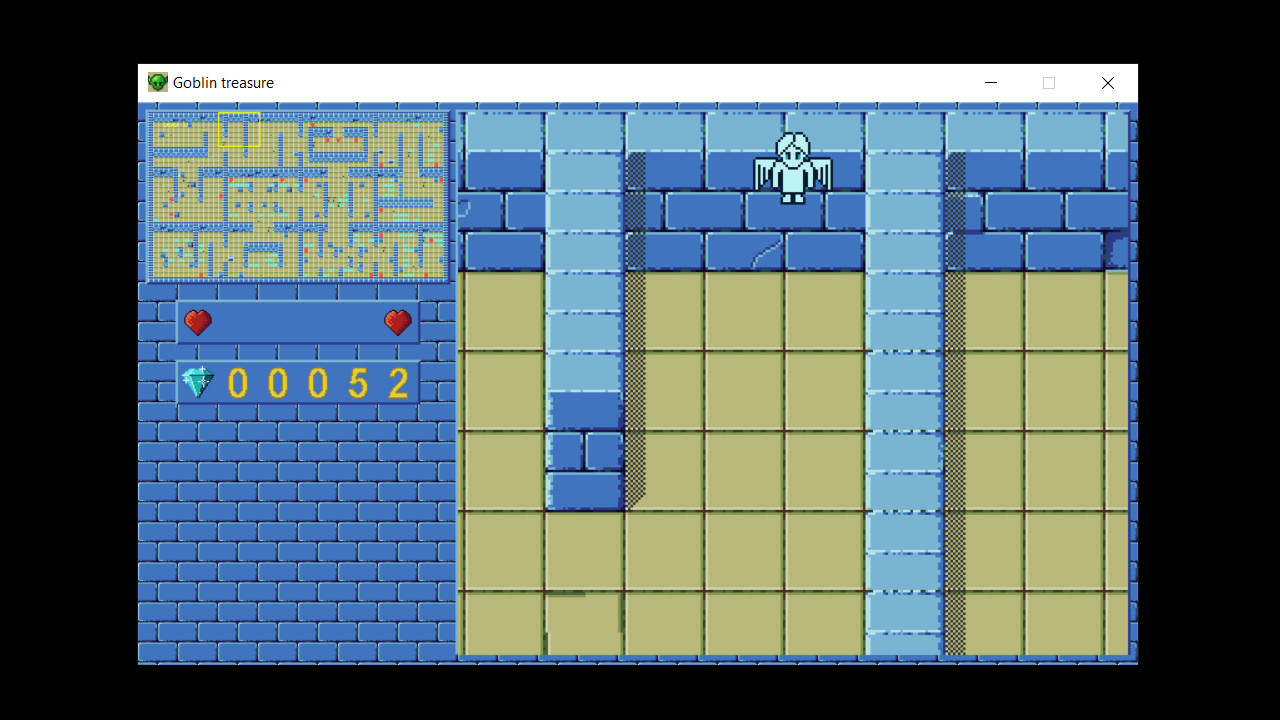Toggle the left heart indicator
The height and width of the screenshot is (720, 1280).
(x=198, y=322)
